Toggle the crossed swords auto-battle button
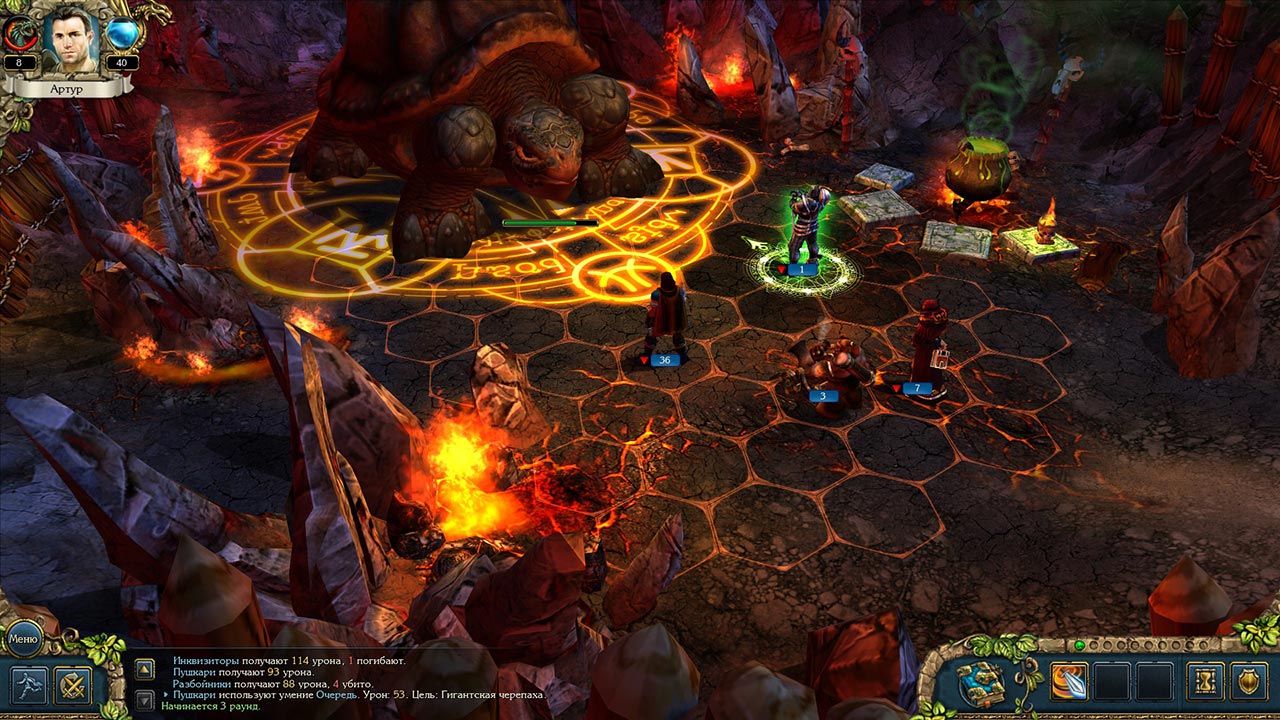The height and width of the screenshot is (720, 1280). point(73,685)
